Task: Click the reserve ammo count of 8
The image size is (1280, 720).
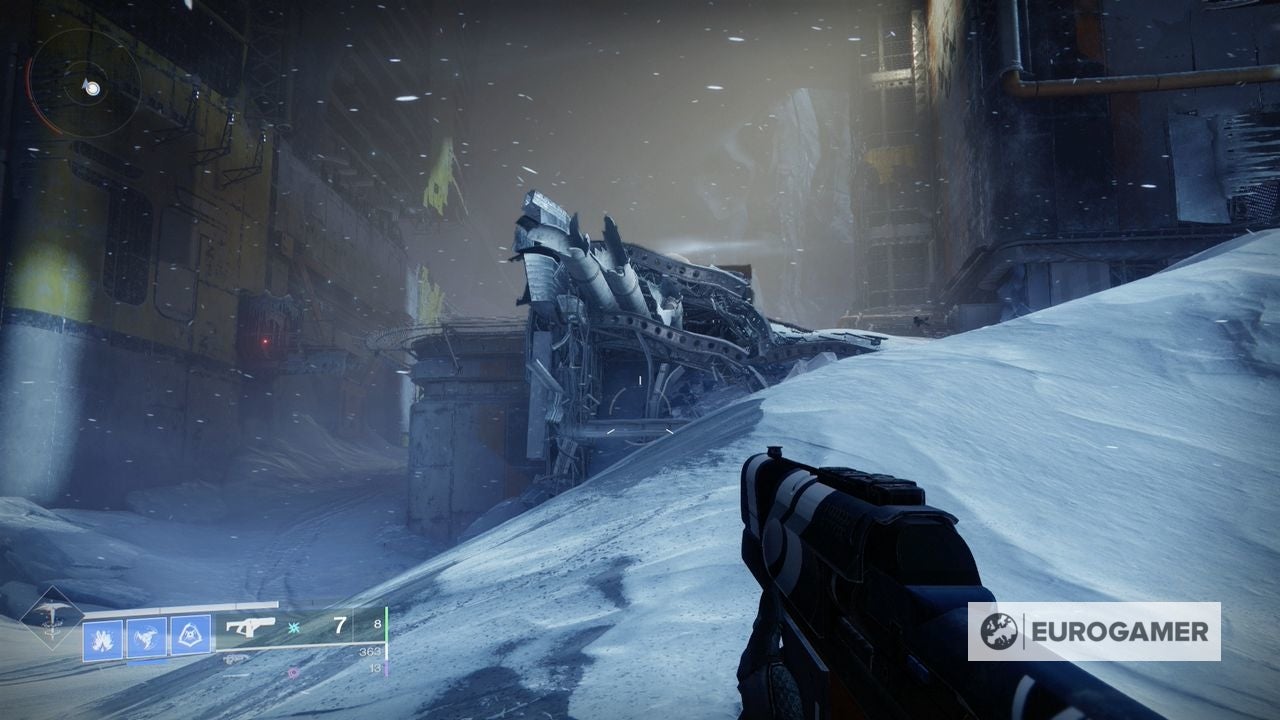Action: [377, 624]
